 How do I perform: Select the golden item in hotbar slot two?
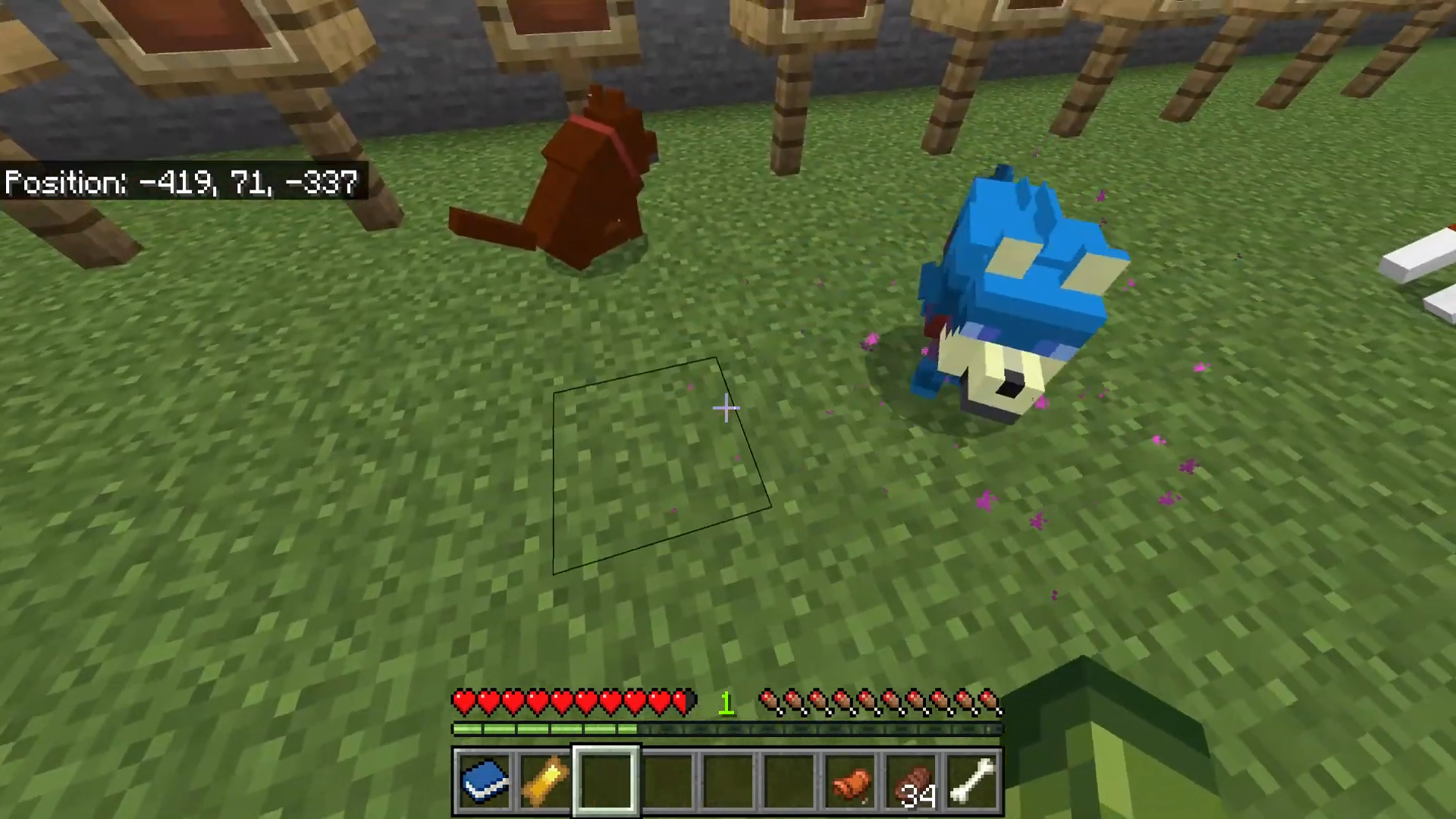click(x=546, y=780)
